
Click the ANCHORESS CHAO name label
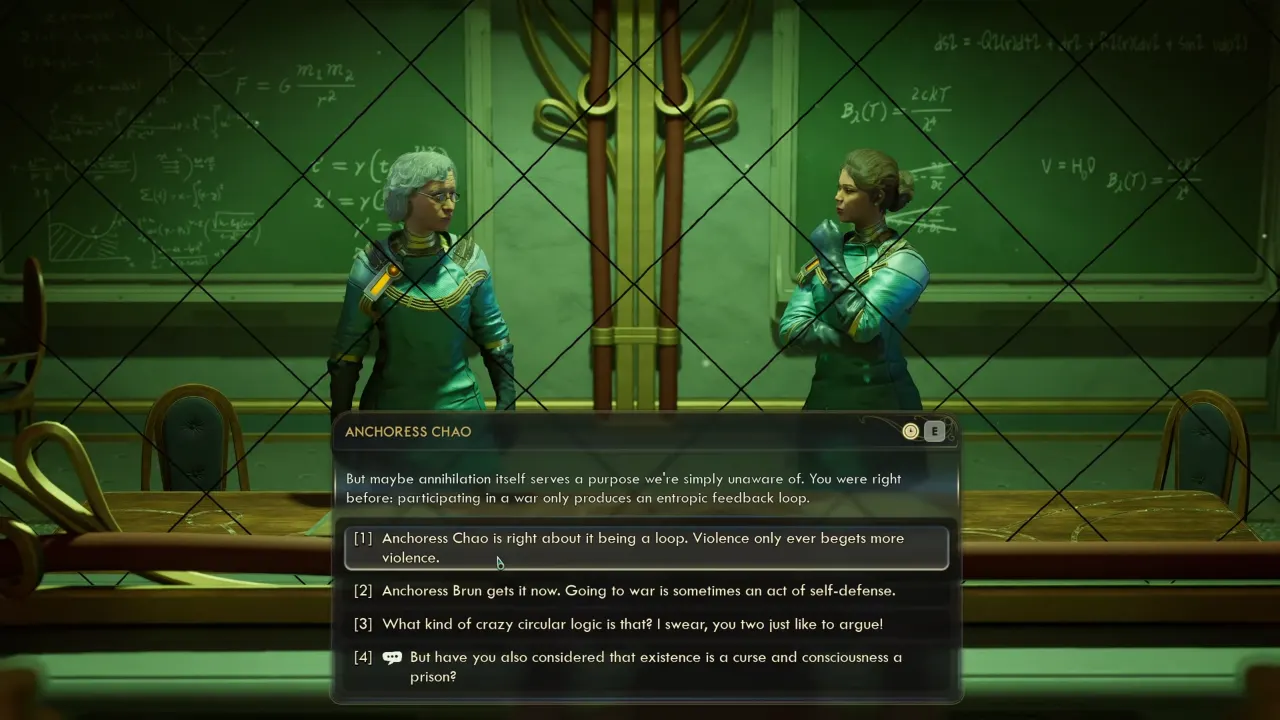pos(407,431)
